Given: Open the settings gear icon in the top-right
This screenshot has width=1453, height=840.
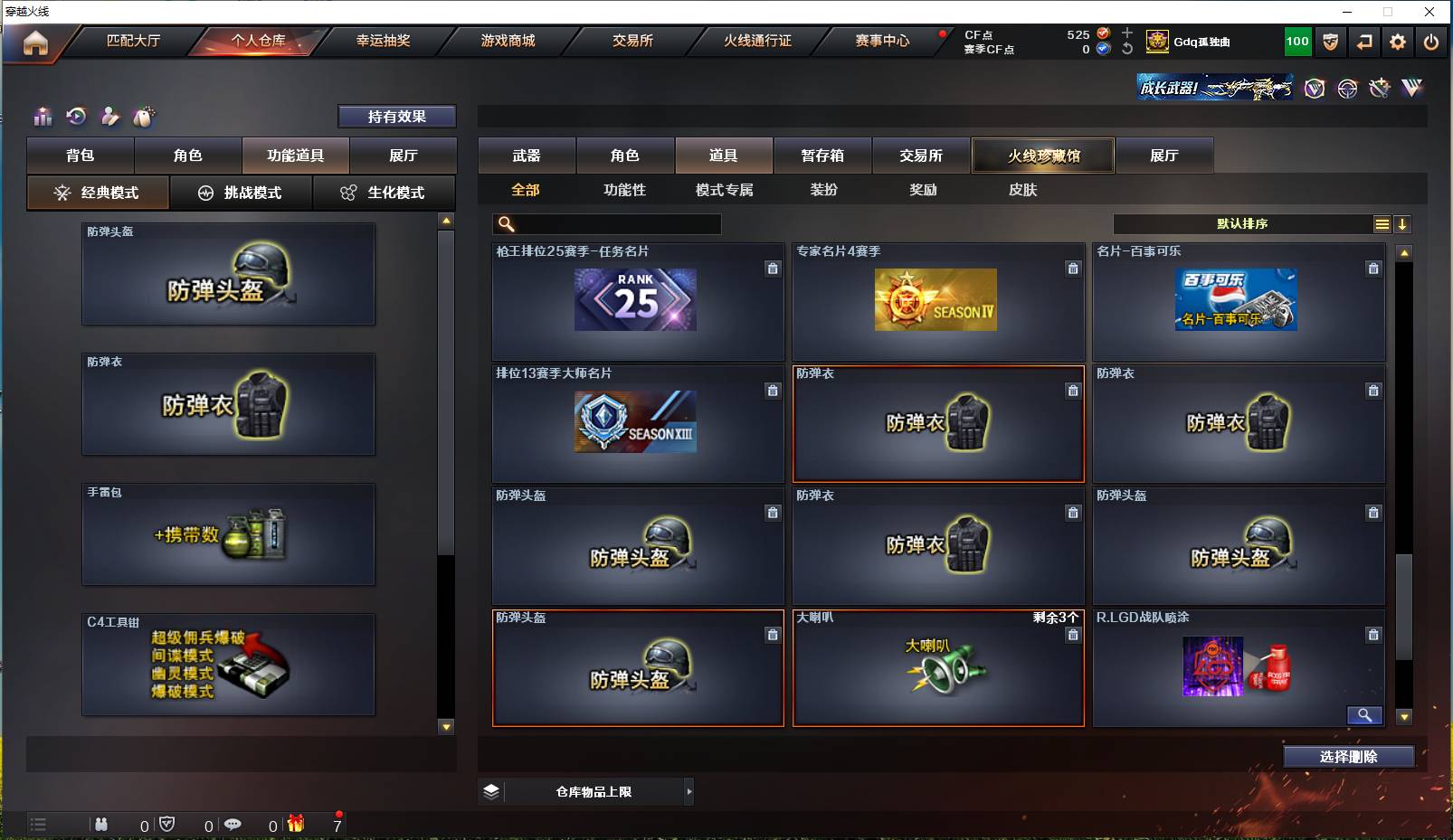Looking at the screenshot, I should (x=1396, y=42).
